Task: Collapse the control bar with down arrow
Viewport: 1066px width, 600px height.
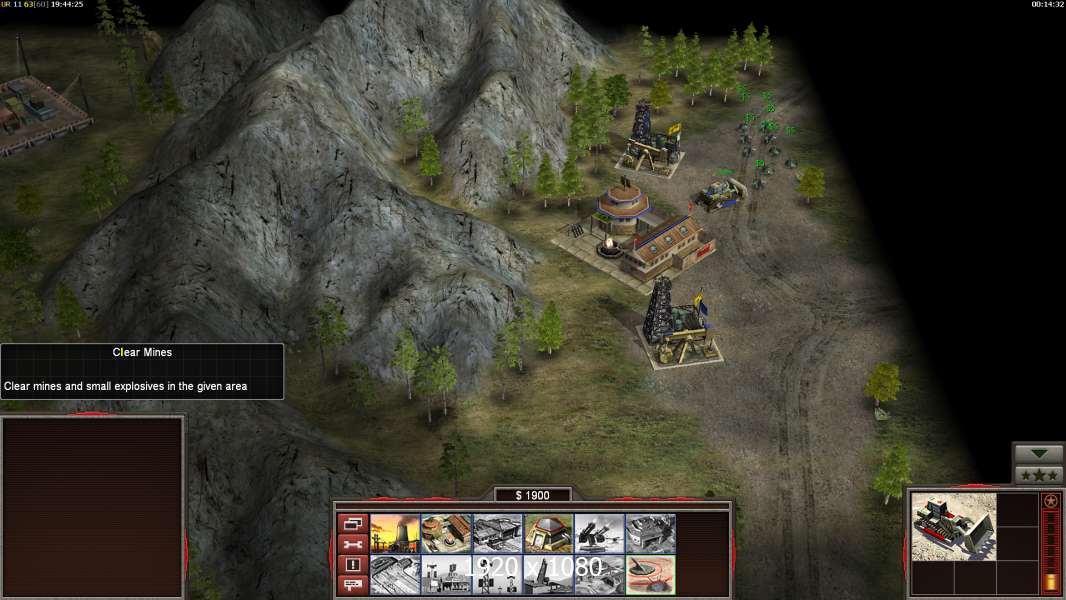Action: click(x=1039, y=454)
